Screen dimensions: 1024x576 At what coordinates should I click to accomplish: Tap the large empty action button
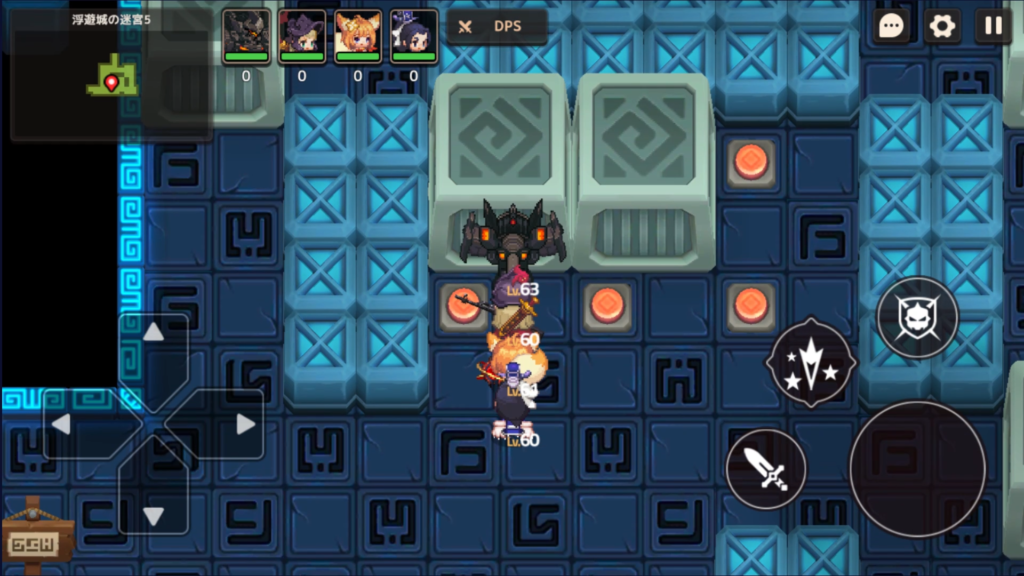tap(917, 469)
